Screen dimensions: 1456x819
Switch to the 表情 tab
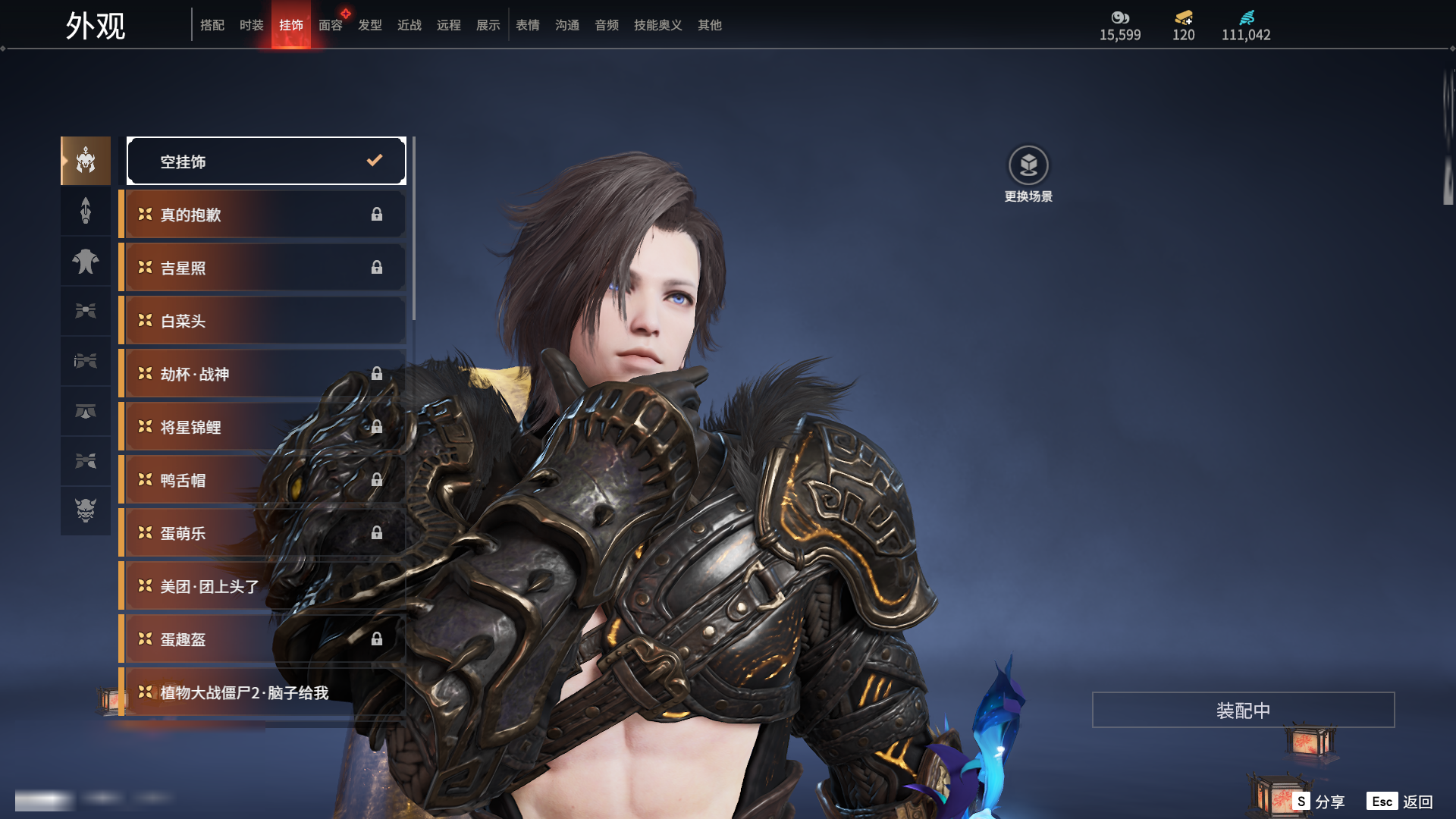pyautogui.click(x=528, y=25)
